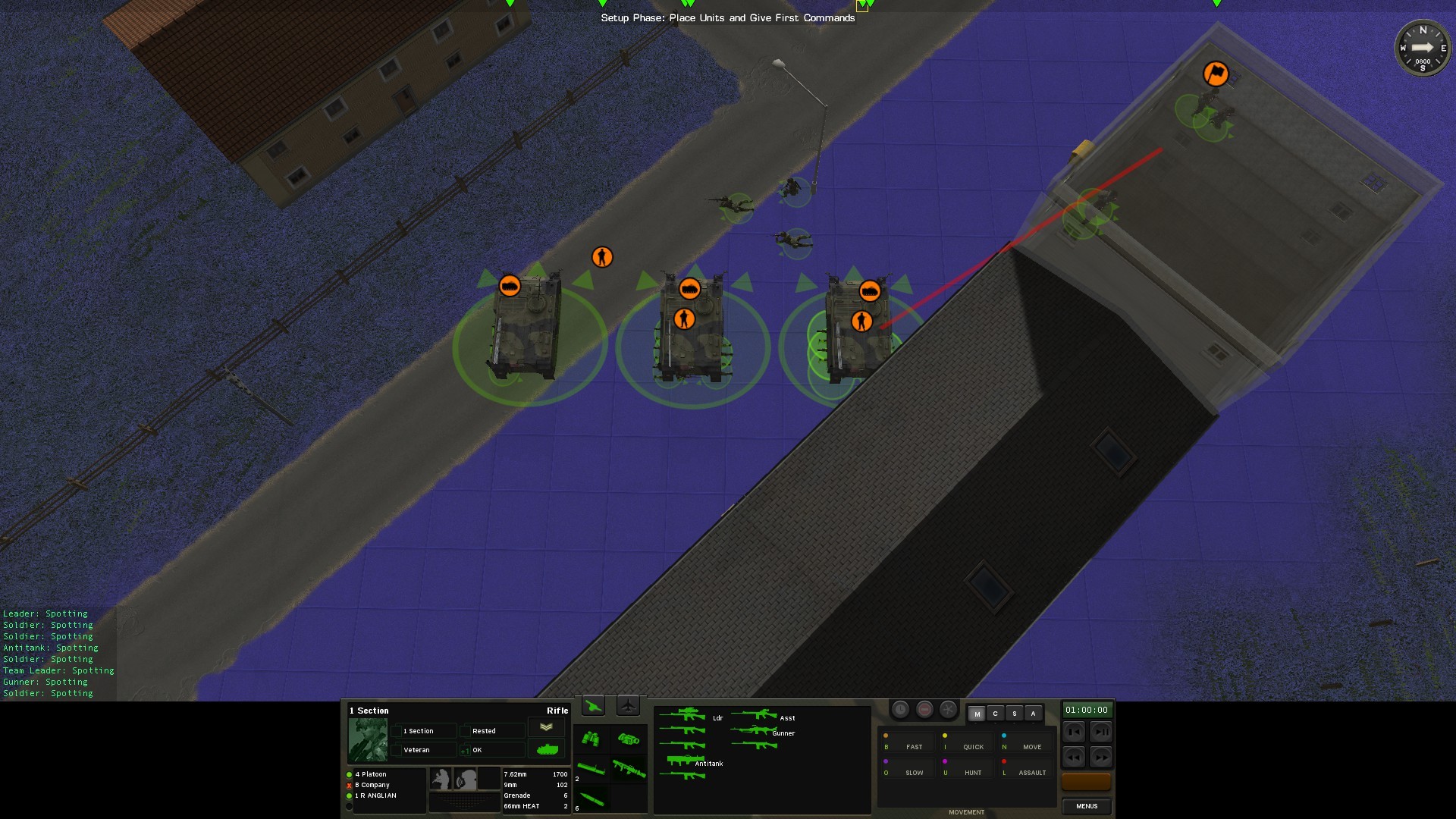Image resolution: width=1456 pixels, height=819 pixels.
Task: Open the MENUS button
Action: tap(1086, 806)
